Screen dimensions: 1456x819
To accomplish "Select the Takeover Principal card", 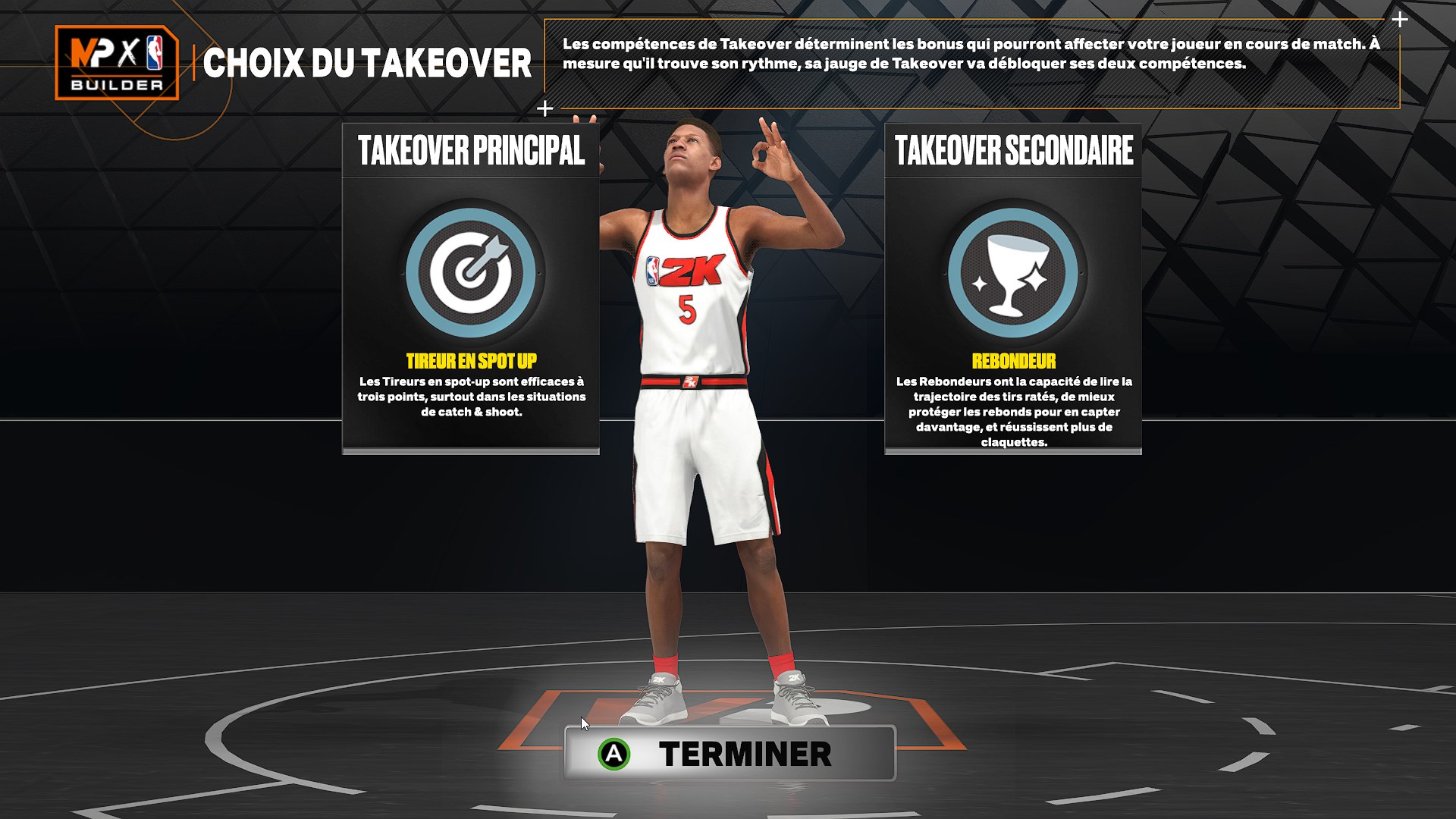I will [469, 288].
